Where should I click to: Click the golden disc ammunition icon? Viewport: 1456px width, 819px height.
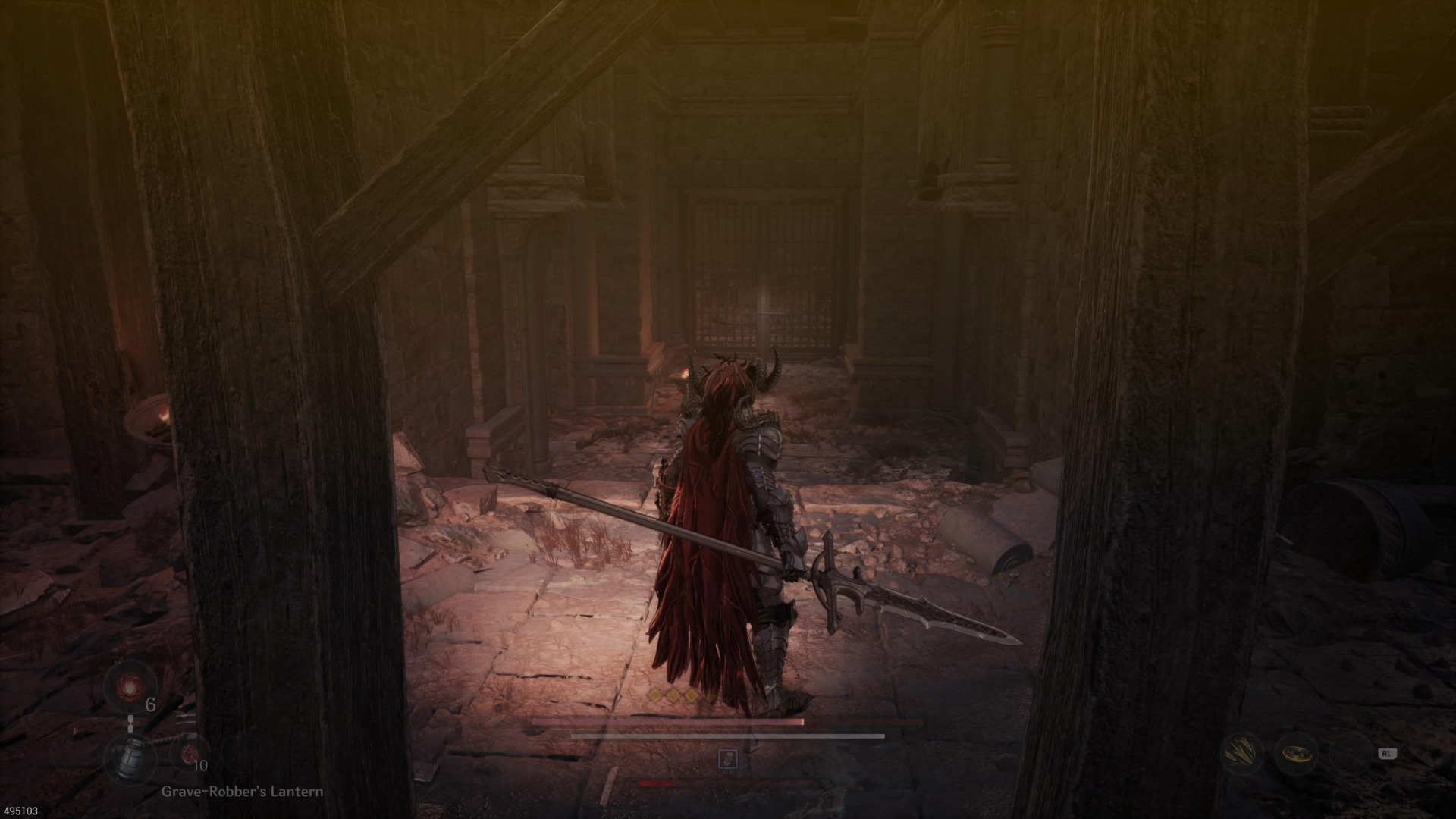1296,755
